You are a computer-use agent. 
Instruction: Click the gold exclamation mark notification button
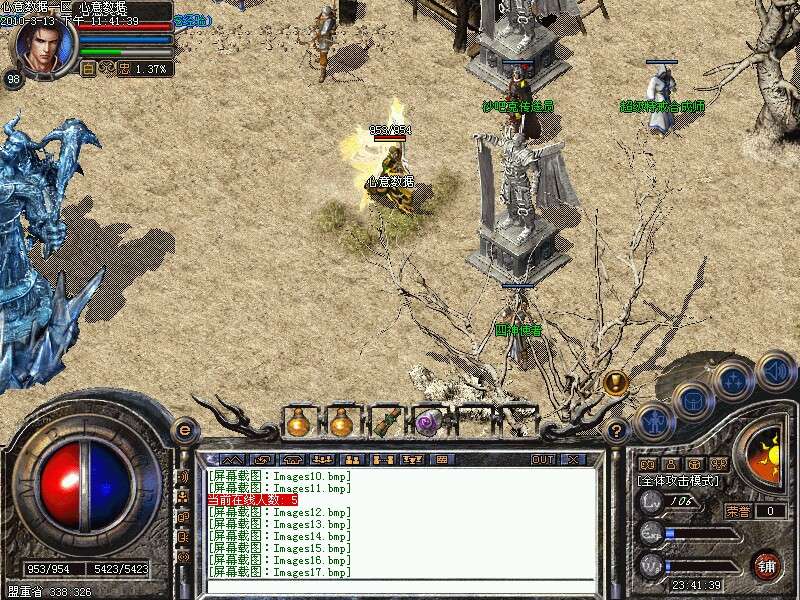coord(615,381)
